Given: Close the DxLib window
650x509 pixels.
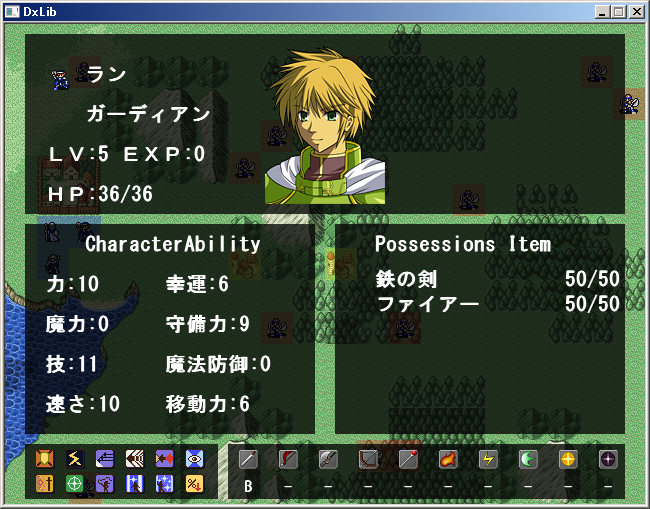Looking at the screenshot, I should [x=637, y=11].
